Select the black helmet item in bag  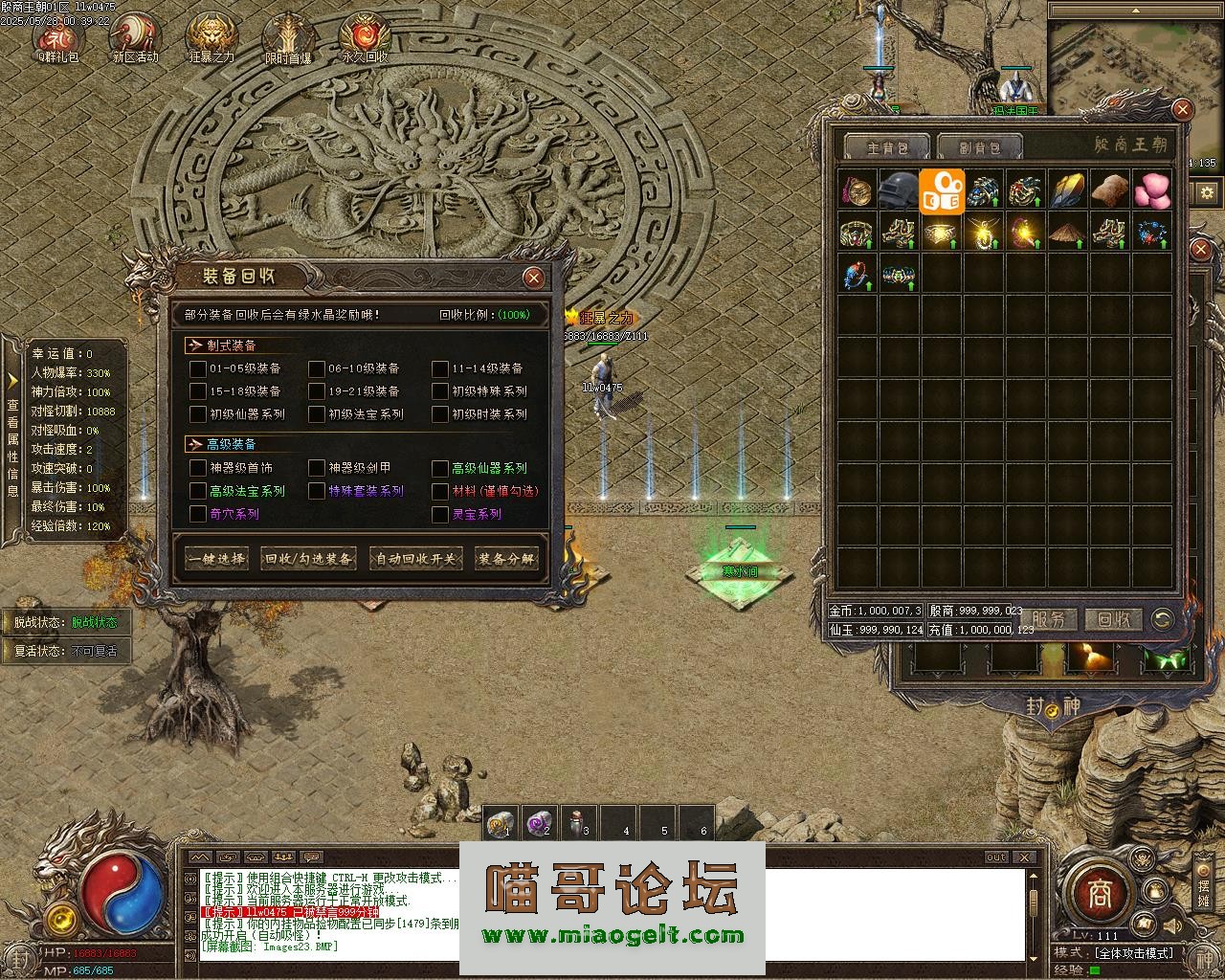pos(900,190)
